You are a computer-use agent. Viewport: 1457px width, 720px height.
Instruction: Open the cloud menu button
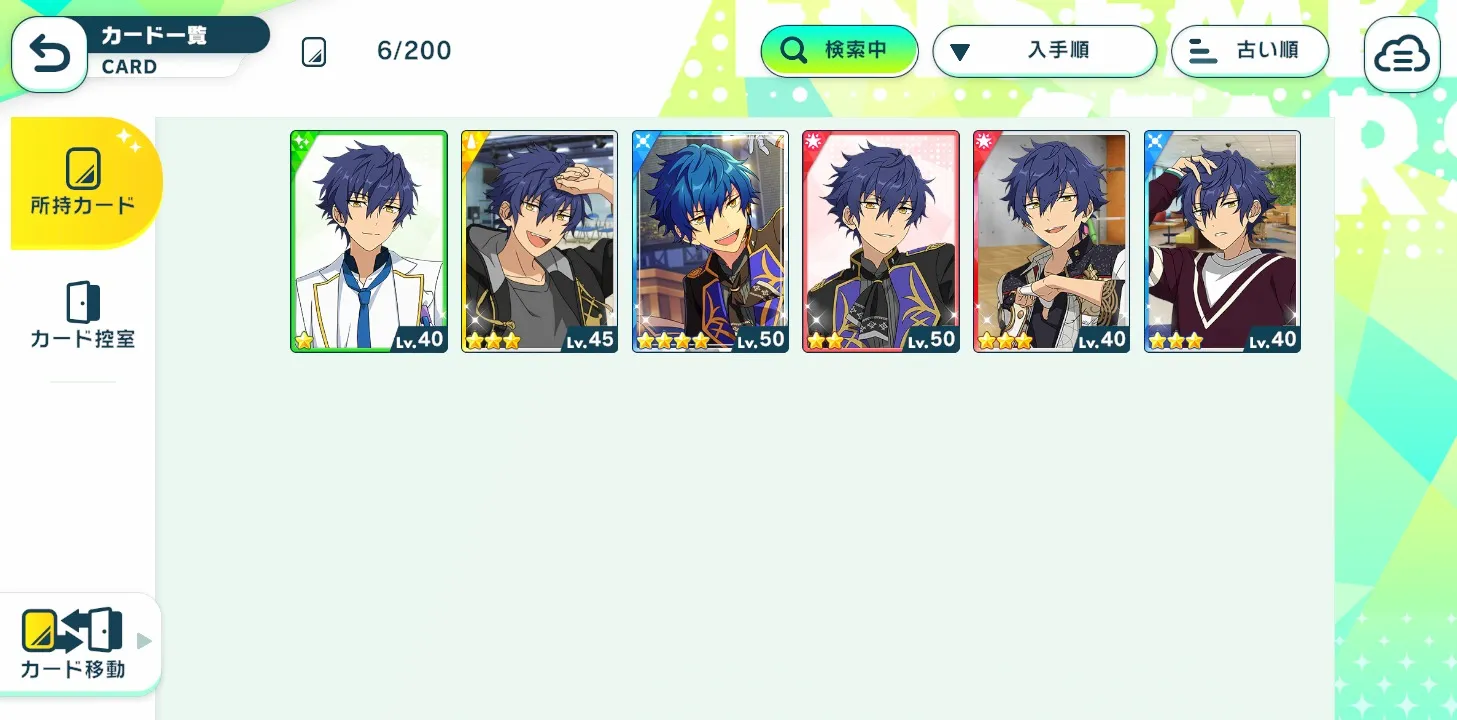1402,56
